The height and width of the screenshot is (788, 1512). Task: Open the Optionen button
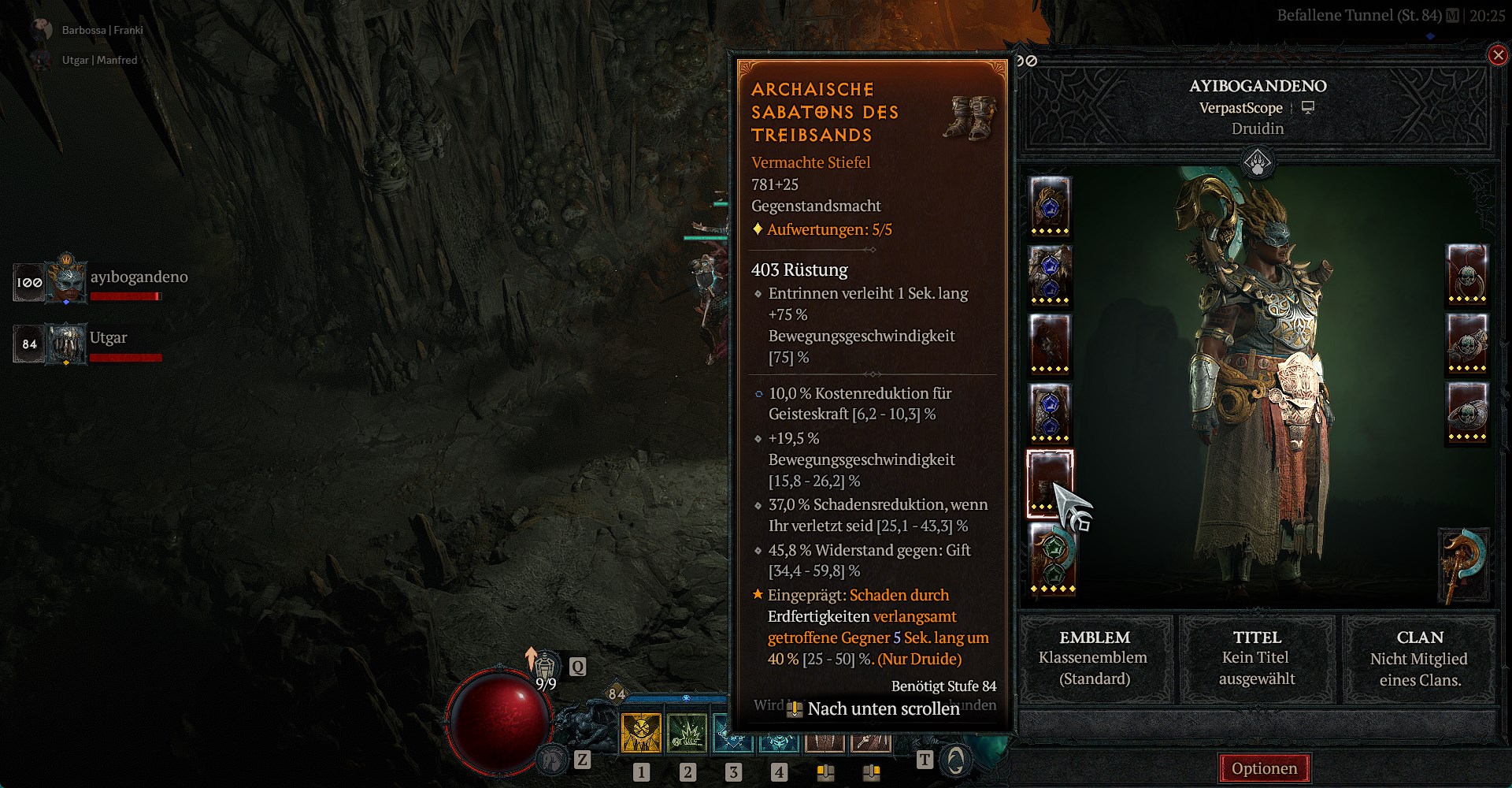(1264, 768)
